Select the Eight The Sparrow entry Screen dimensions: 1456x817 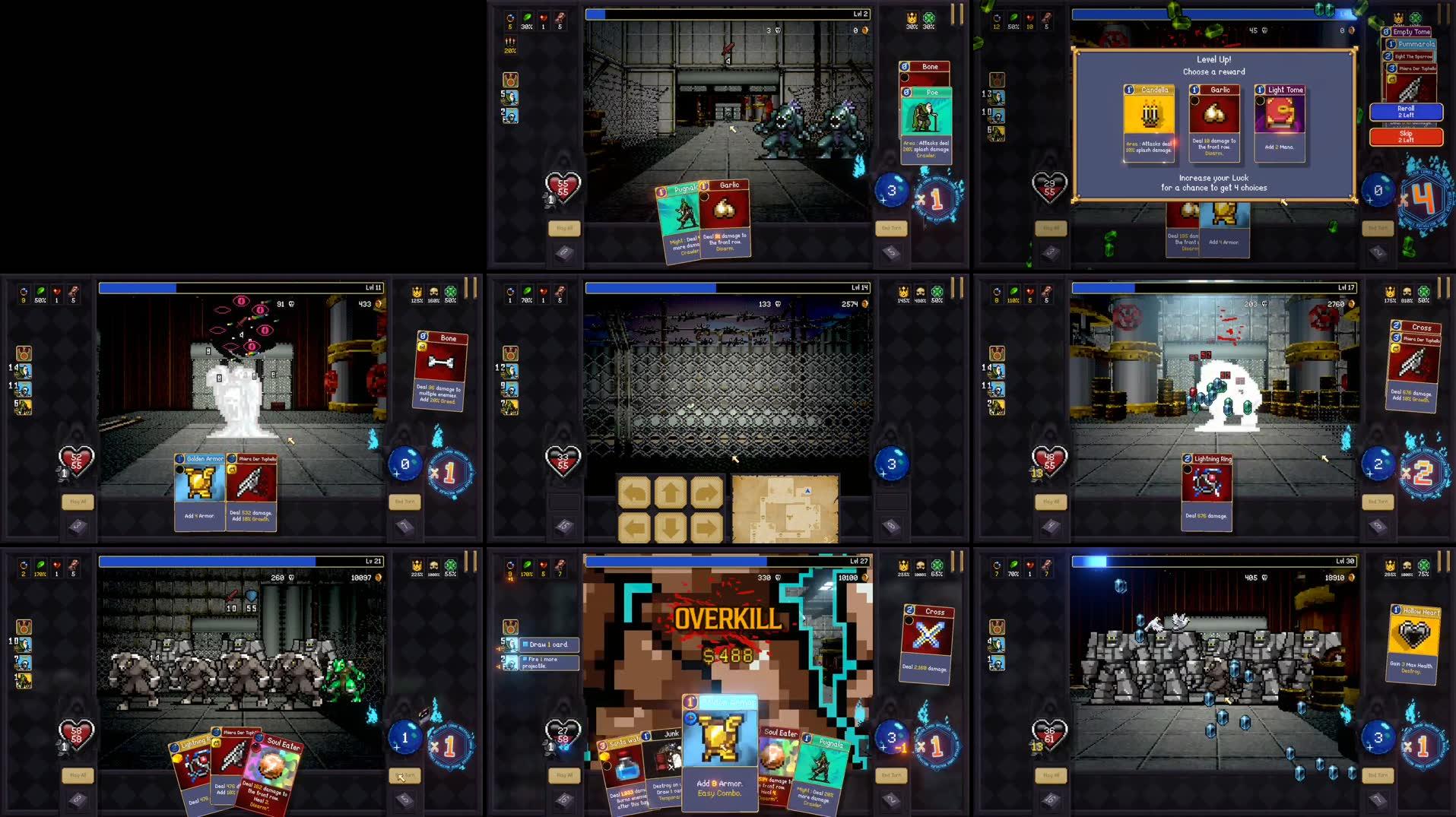(1414, 56)
